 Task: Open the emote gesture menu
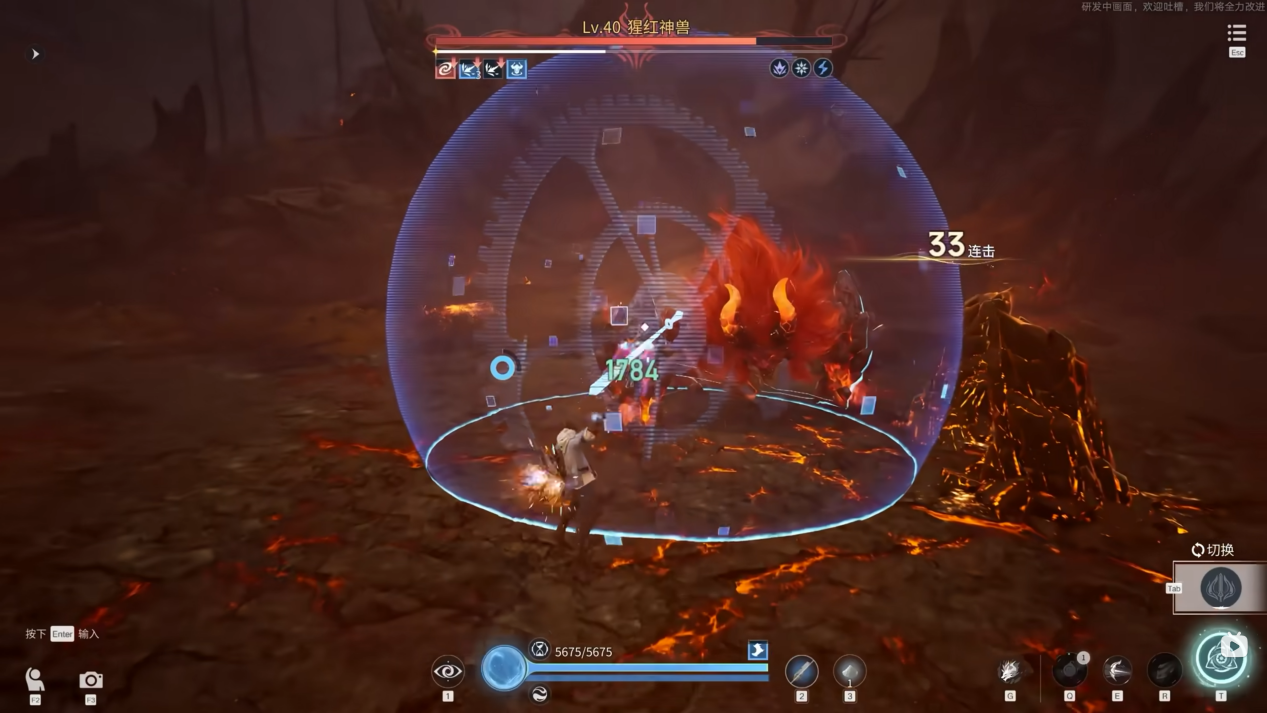point(35,680)
